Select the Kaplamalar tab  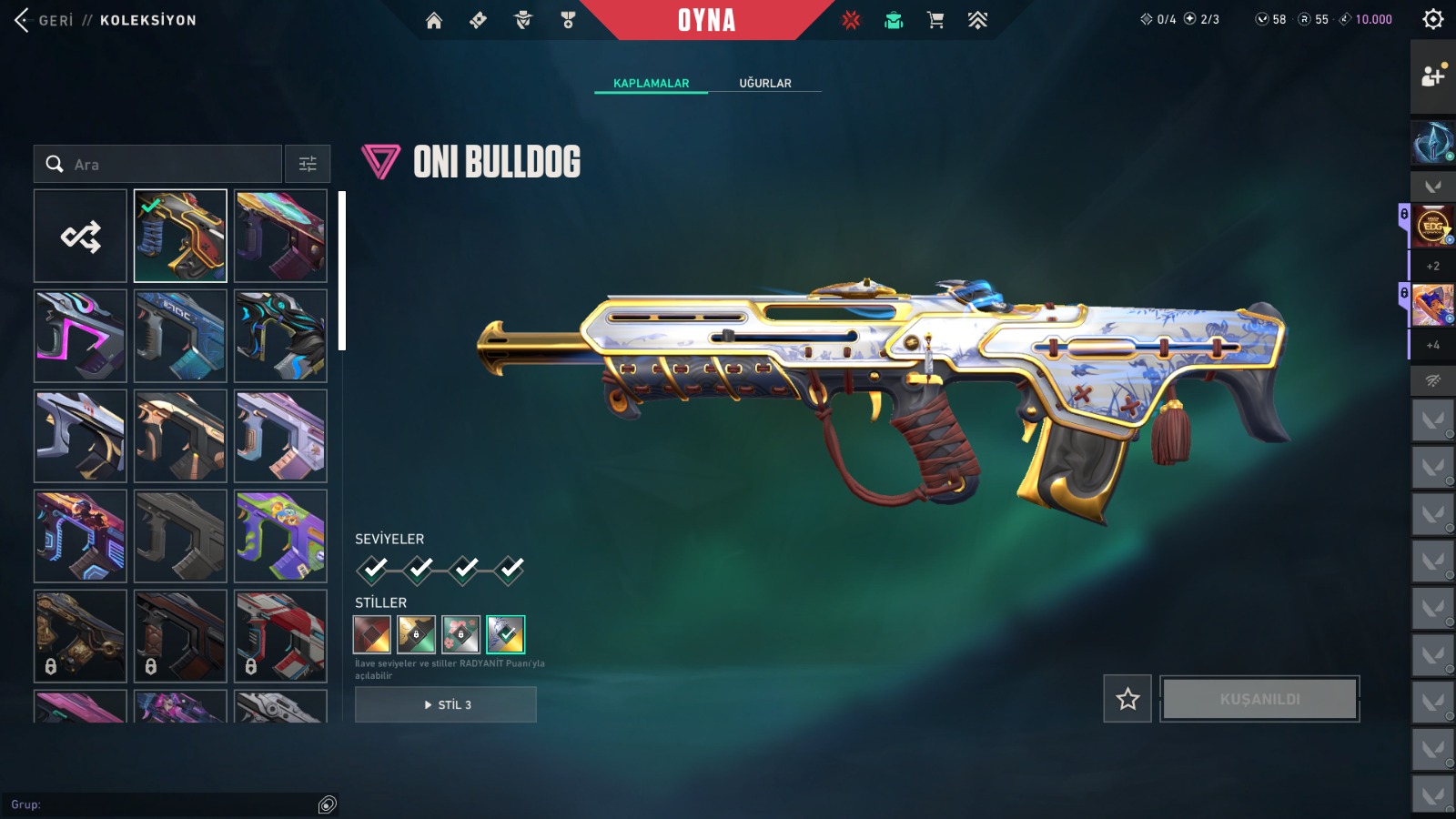(651, 83)
